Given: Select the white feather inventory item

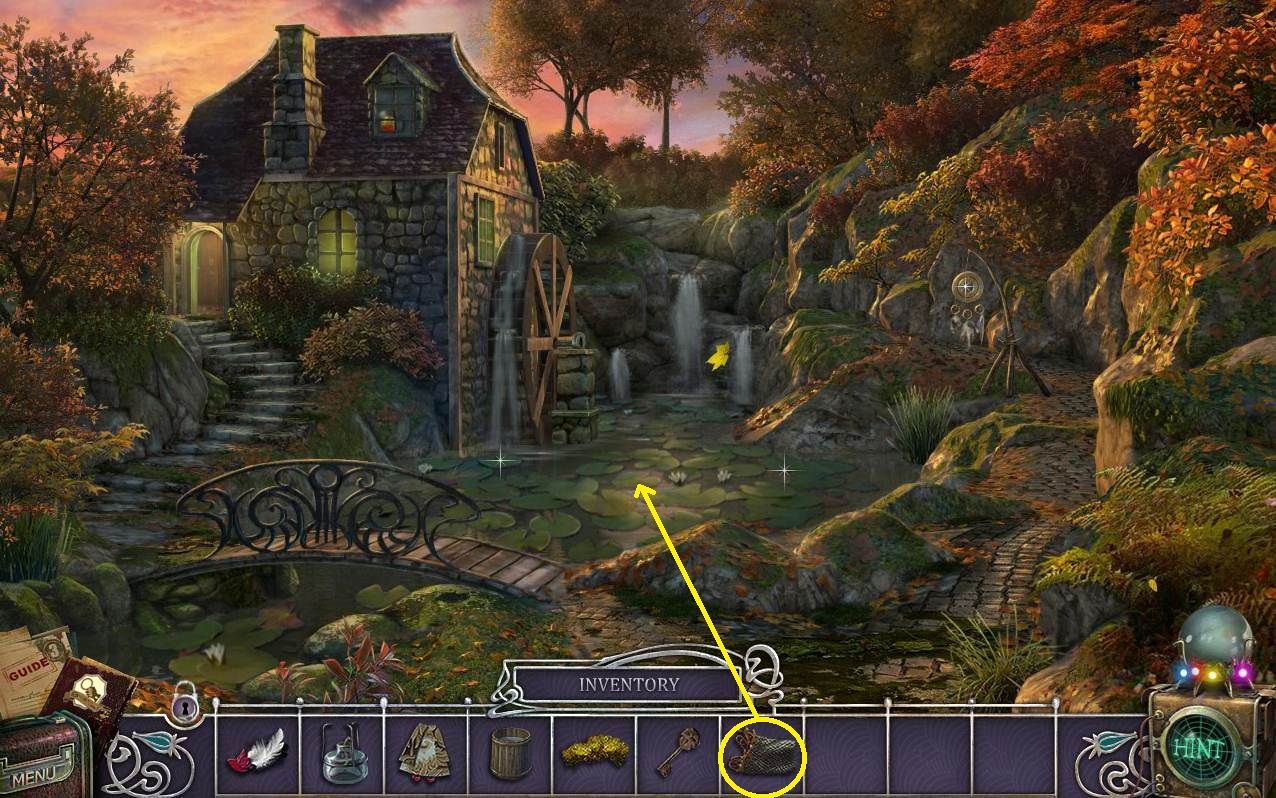Looking at the screenshot, I should click(258, 753).
